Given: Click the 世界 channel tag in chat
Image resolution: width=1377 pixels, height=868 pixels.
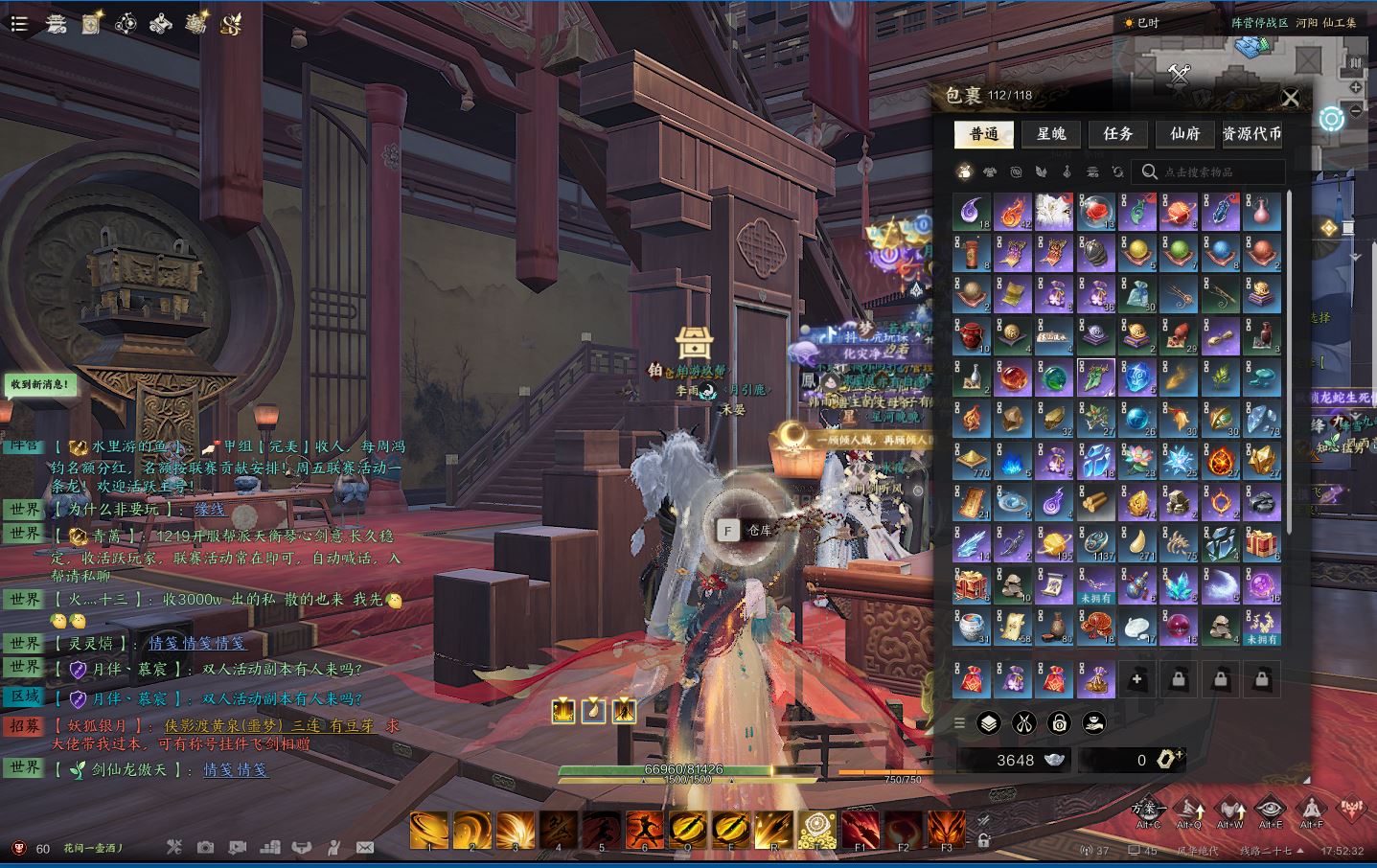Looking at the screenshot, I should coord(25,510).
